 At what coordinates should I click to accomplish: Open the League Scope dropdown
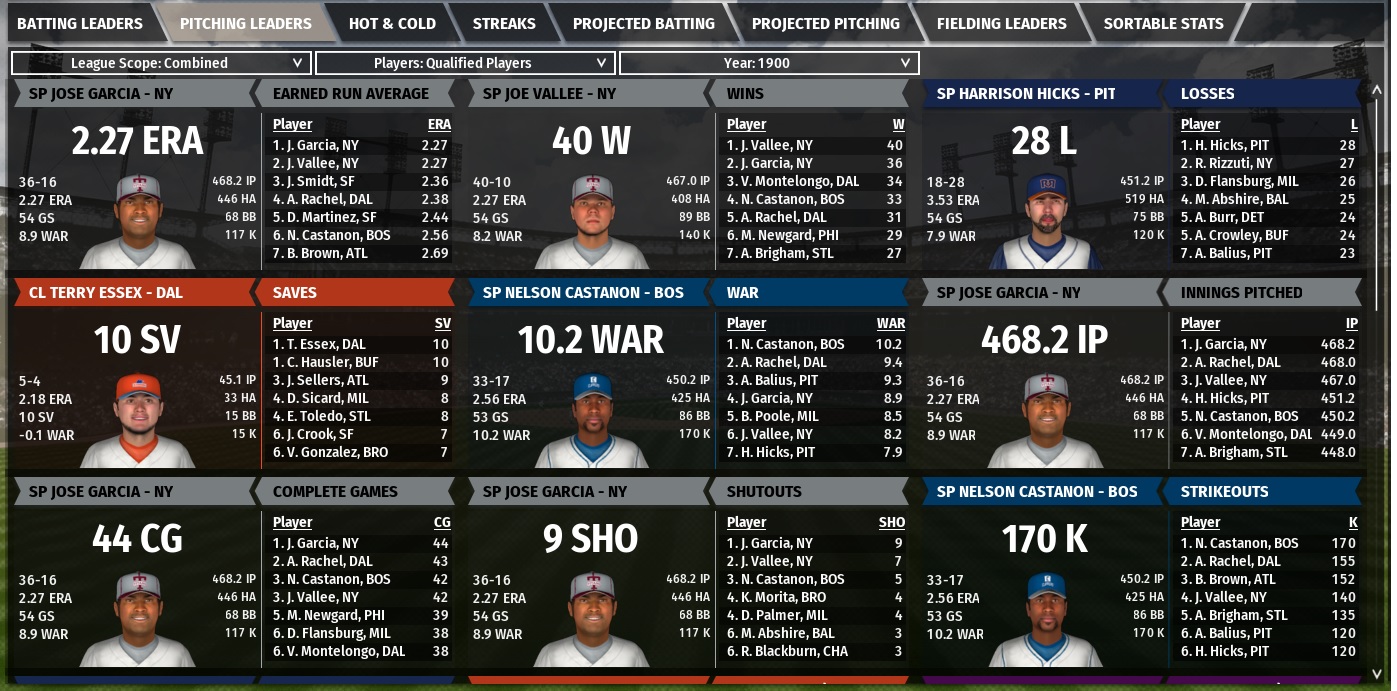(x=160, y=63)
